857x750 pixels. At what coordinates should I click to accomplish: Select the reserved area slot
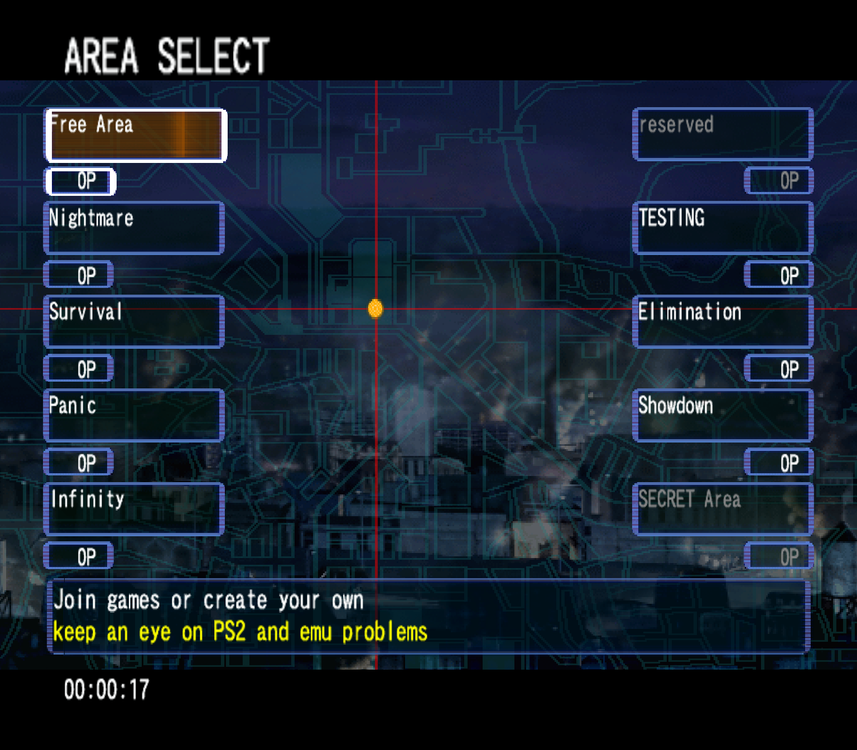723,135
